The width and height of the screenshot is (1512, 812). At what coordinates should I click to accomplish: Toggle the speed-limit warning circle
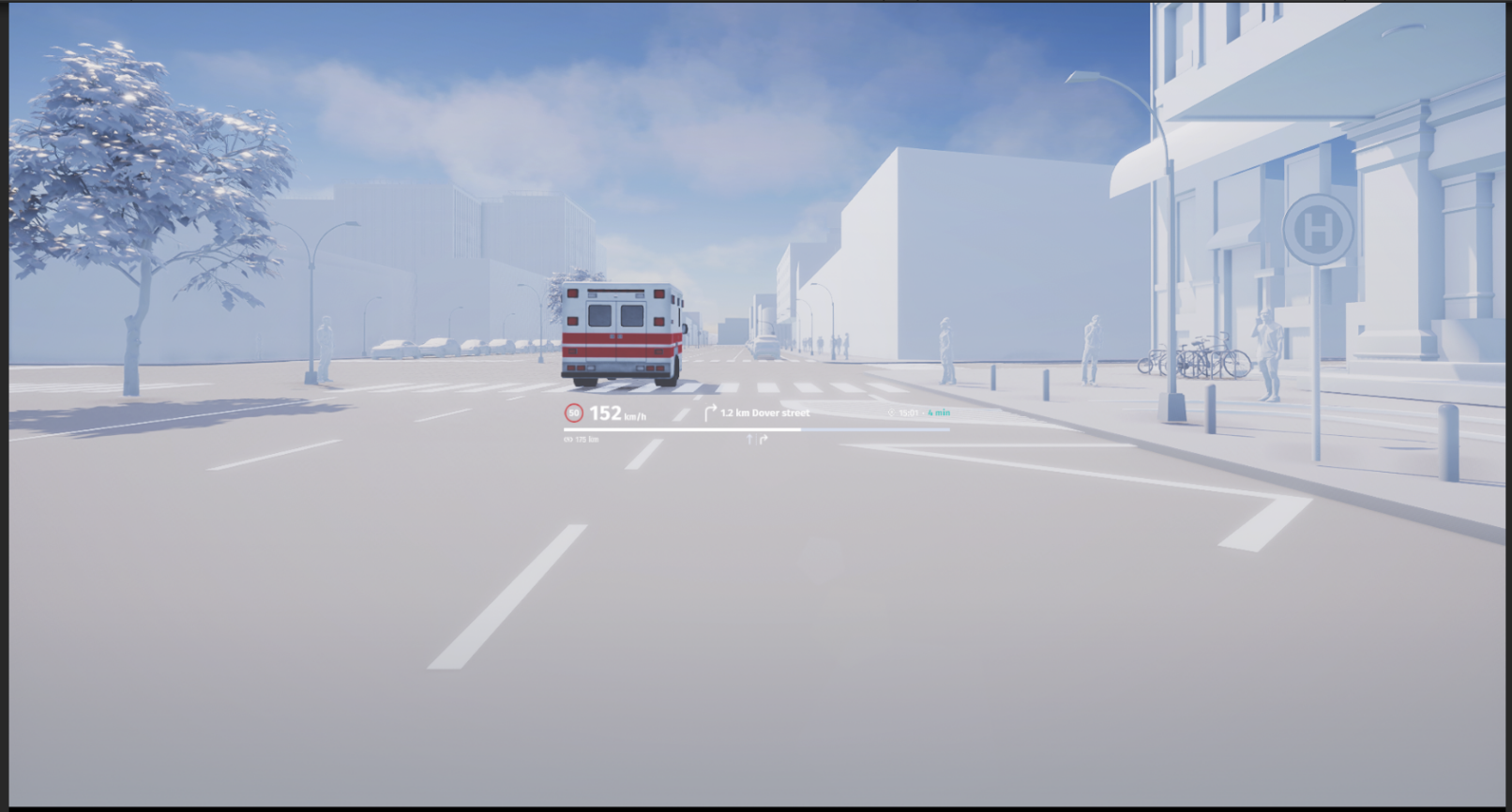pos(573,413)
